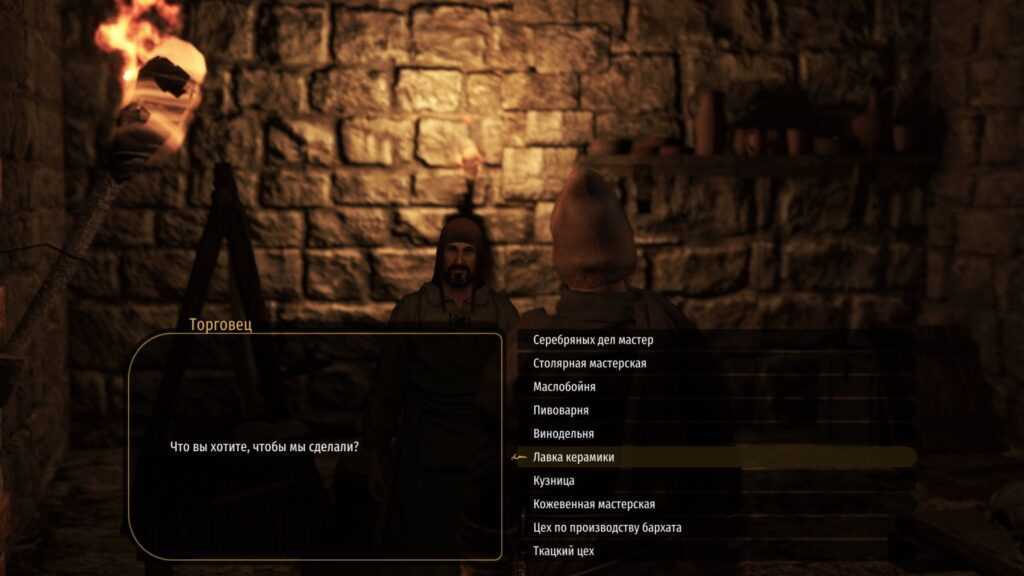
Task: Select Кожевенная мастерская
Action: pyautogui.click(x=594, y=504)
